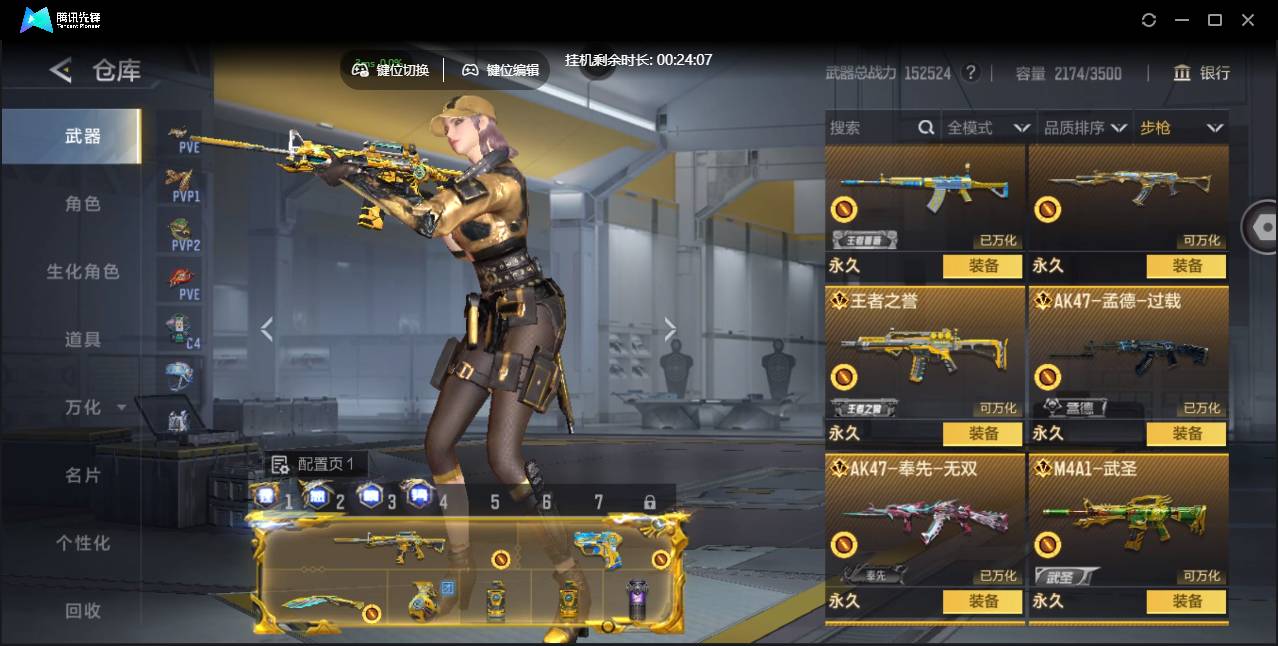Select the 道具 items tab
This screenshot has height=646, width=1278.
click(x=83, y=340)
